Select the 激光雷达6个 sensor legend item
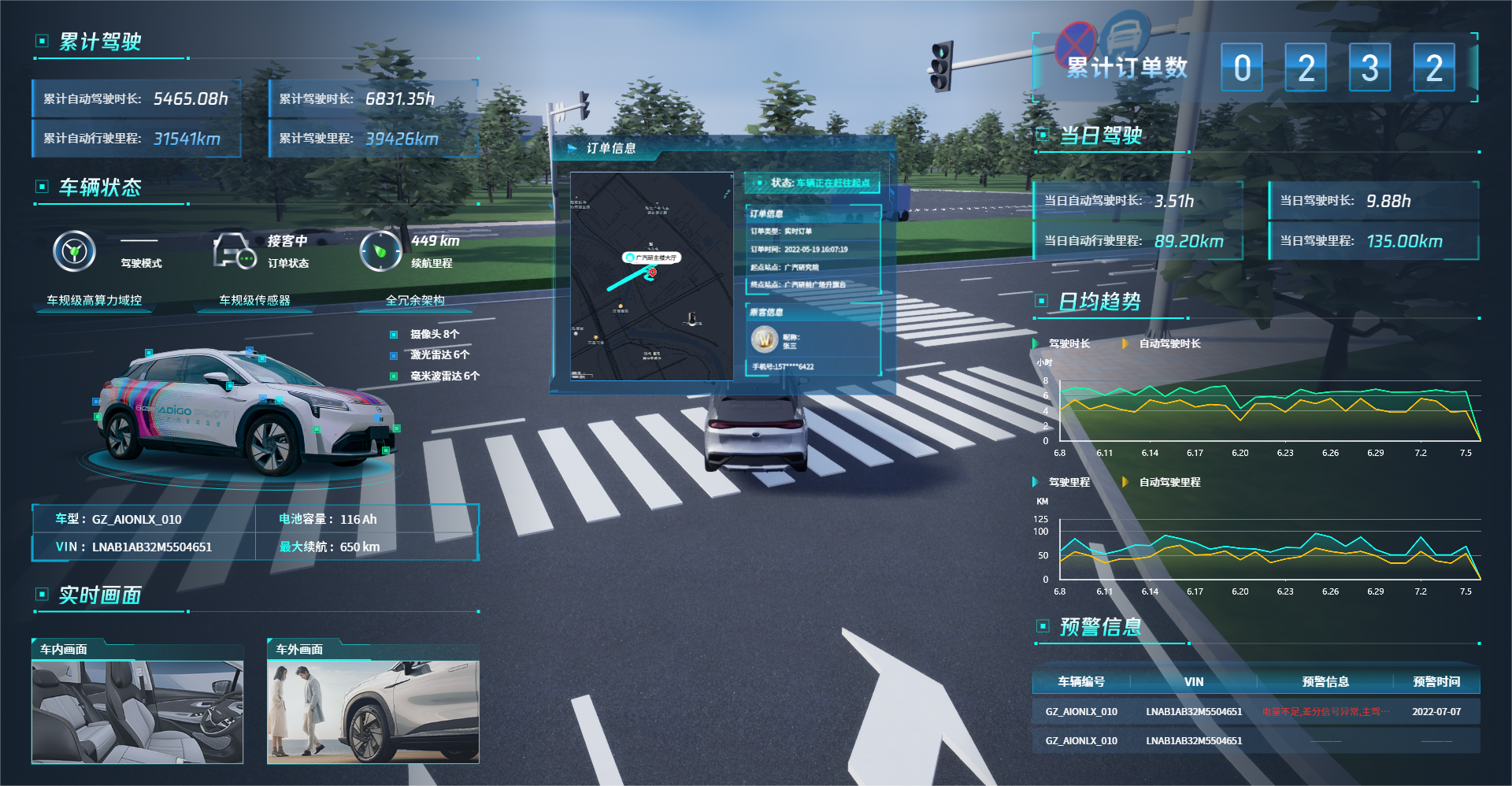 tap(439, 355)
